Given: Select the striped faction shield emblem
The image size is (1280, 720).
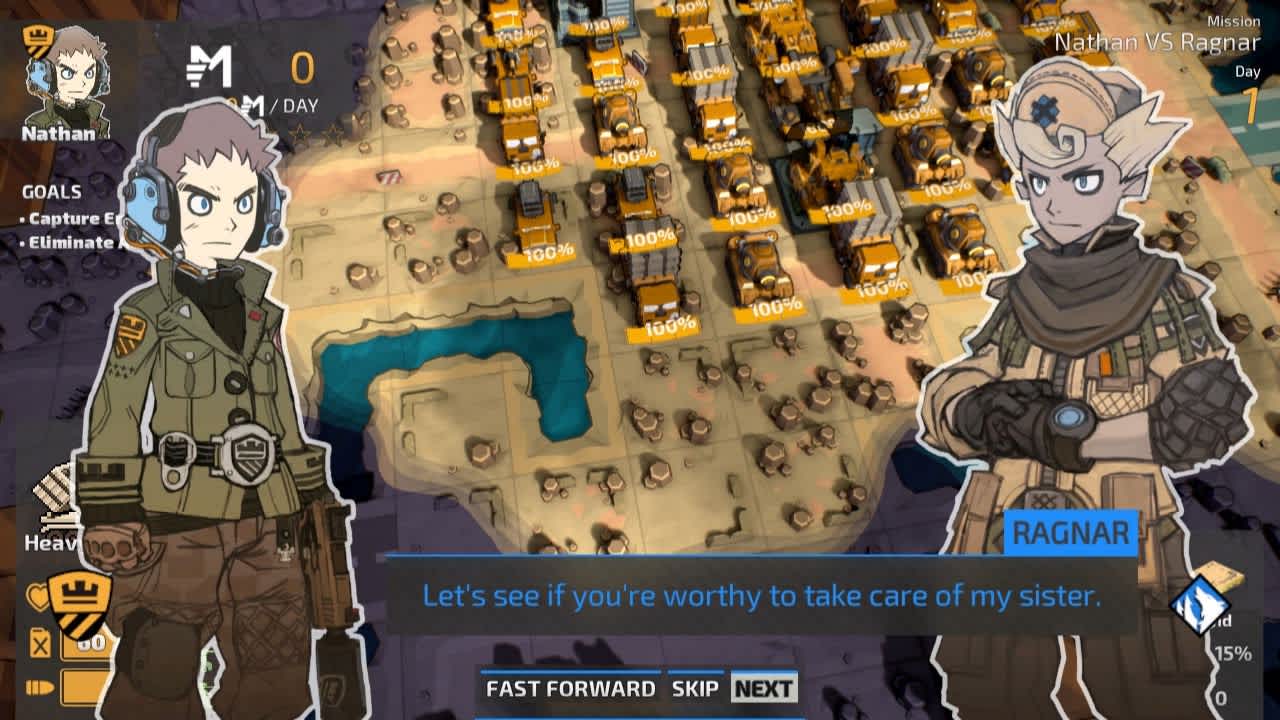Looking at the screenshot, I should [x=80, y=603].
